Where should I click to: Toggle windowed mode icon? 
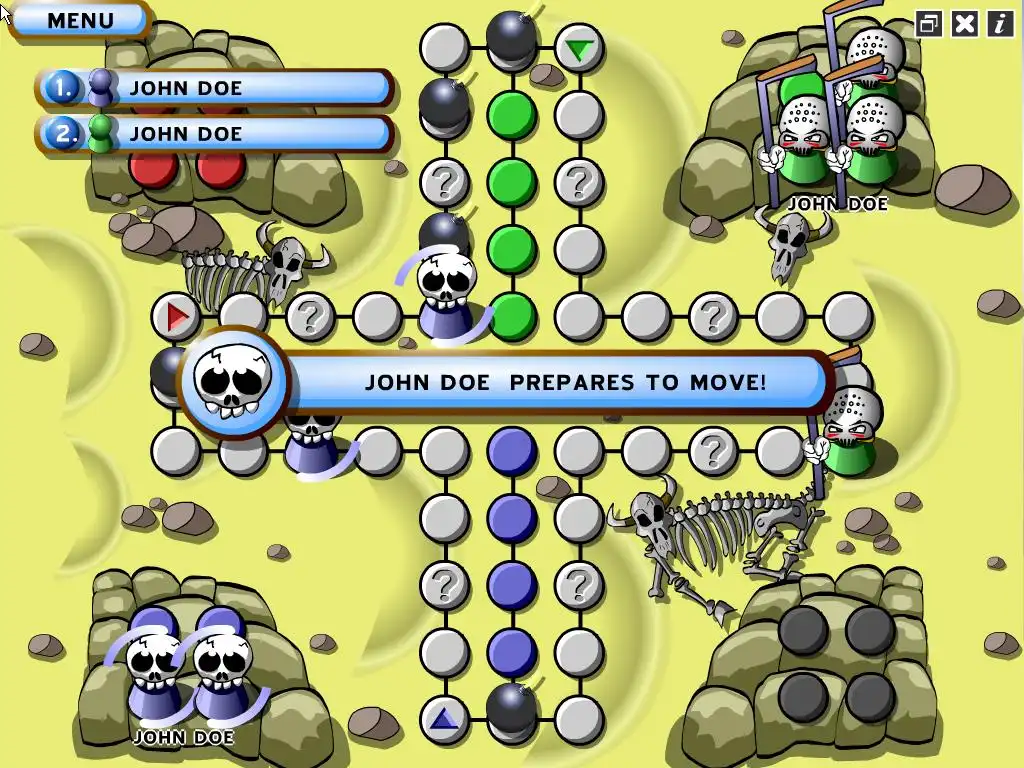click(x=929, y=23)
